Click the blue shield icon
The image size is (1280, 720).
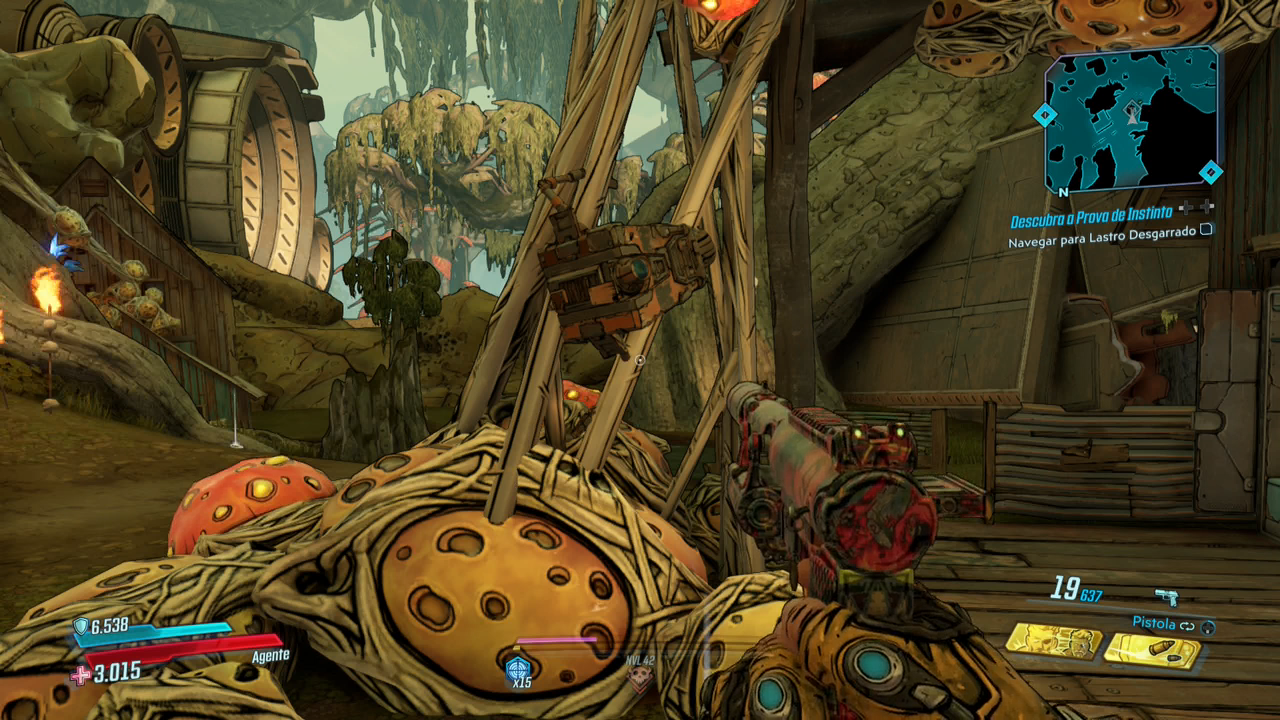pyautogui.click(x=81, y=627)
